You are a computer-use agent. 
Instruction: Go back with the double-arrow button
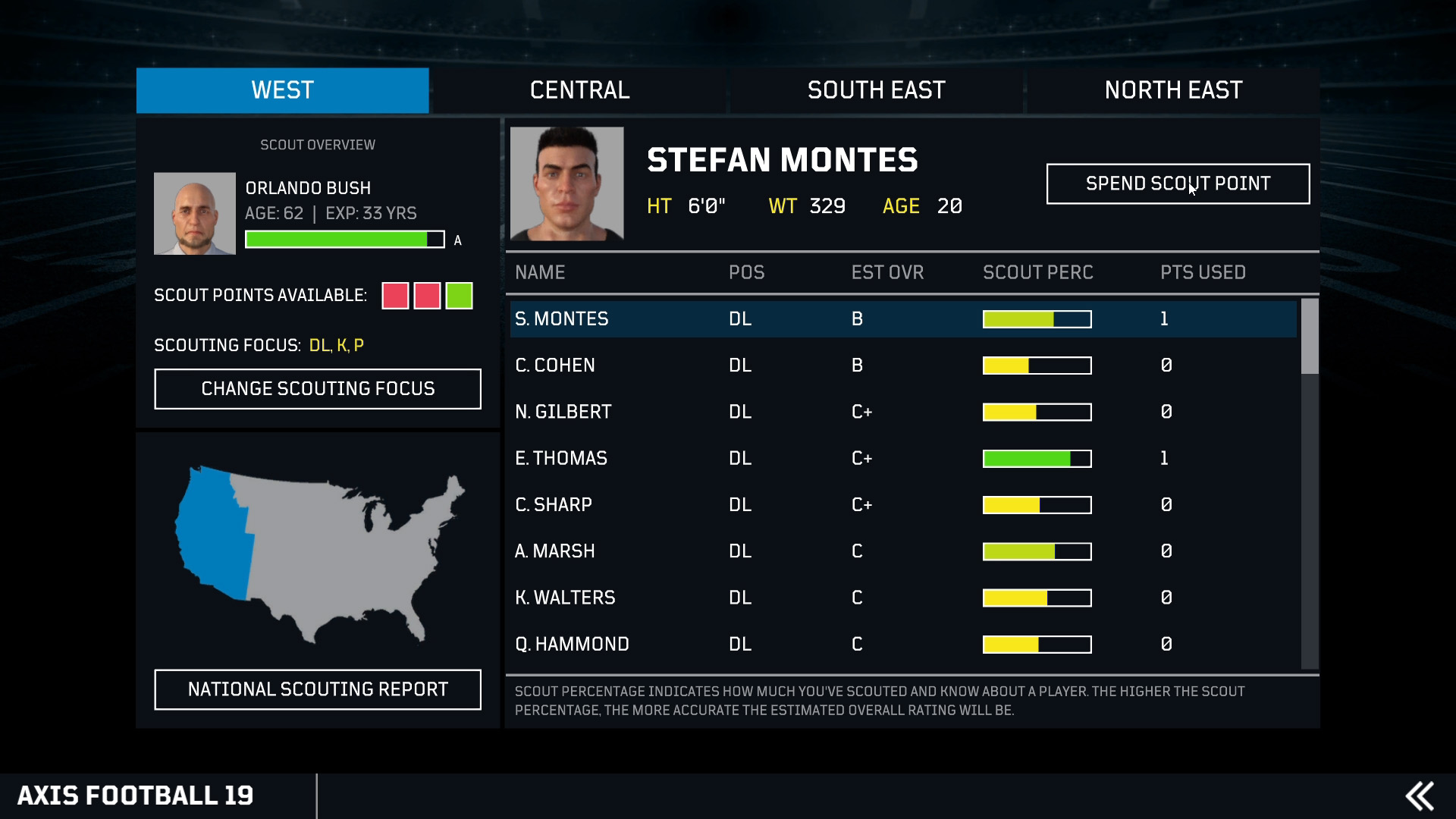(1419, 796)
